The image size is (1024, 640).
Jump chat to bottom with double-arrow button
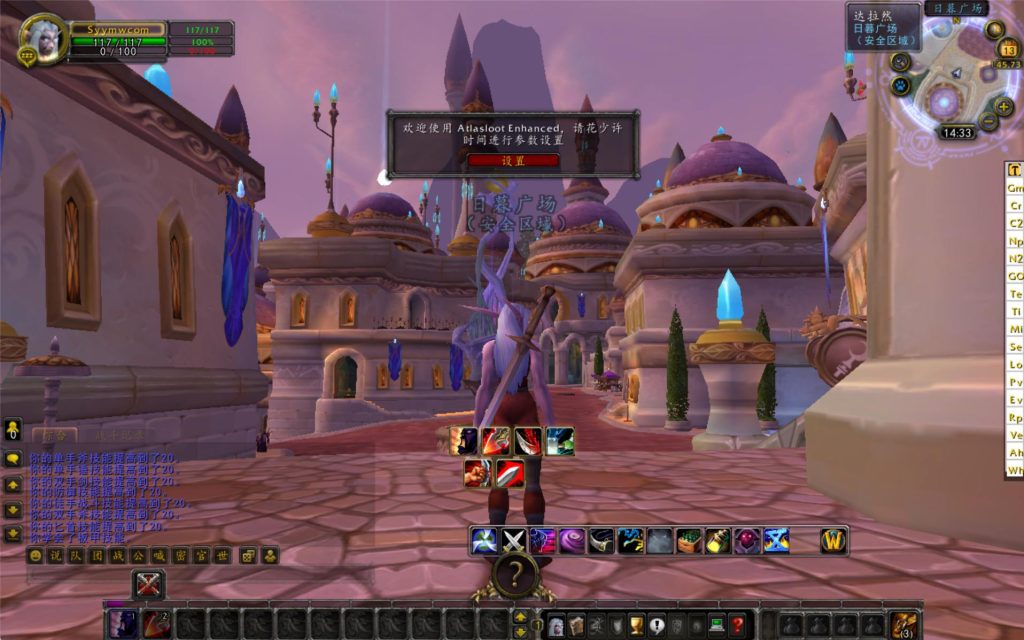coord(13,534)
